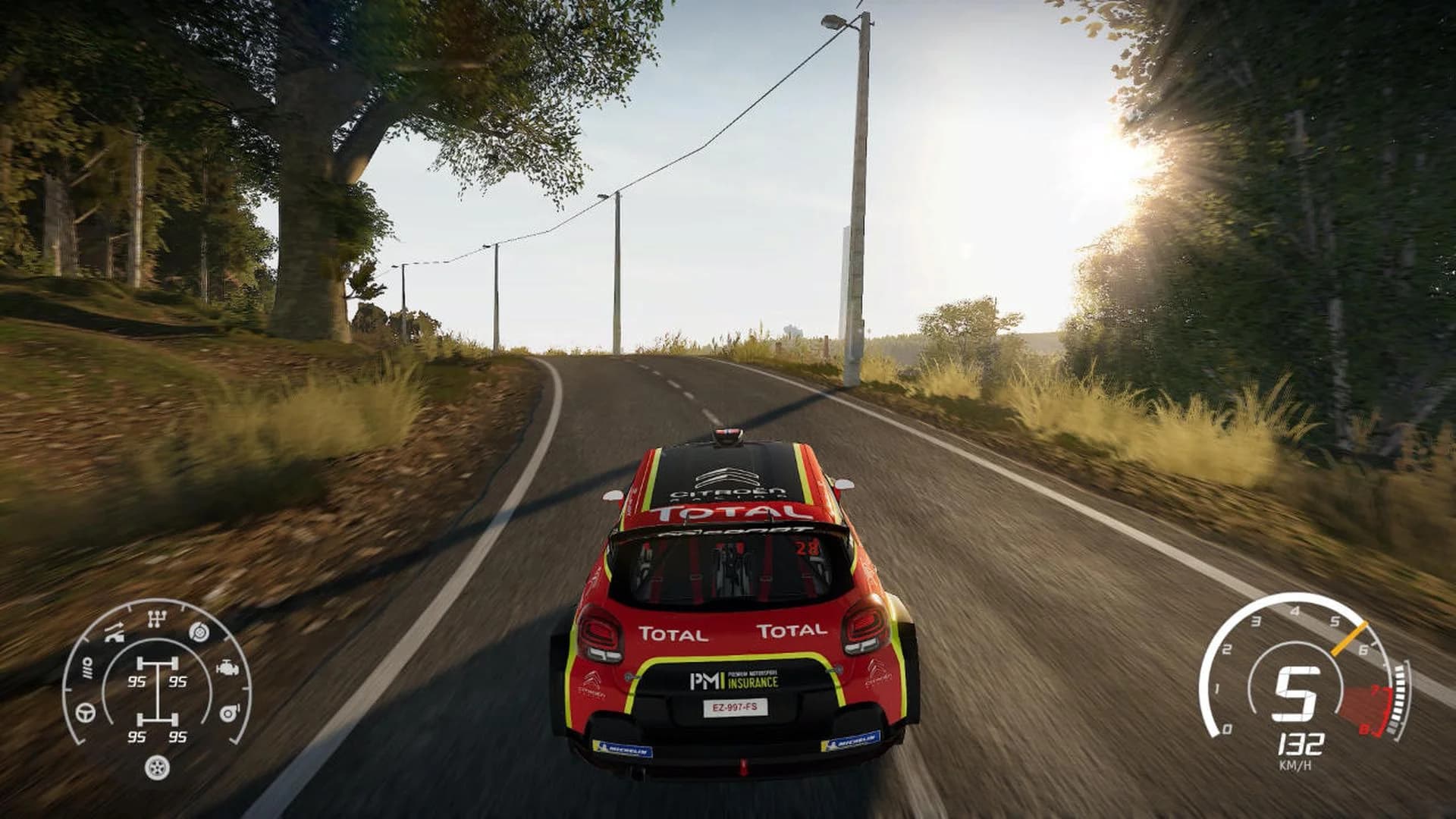
Task: Select the turbocharger icon on the status display
Action: (229, 712)
